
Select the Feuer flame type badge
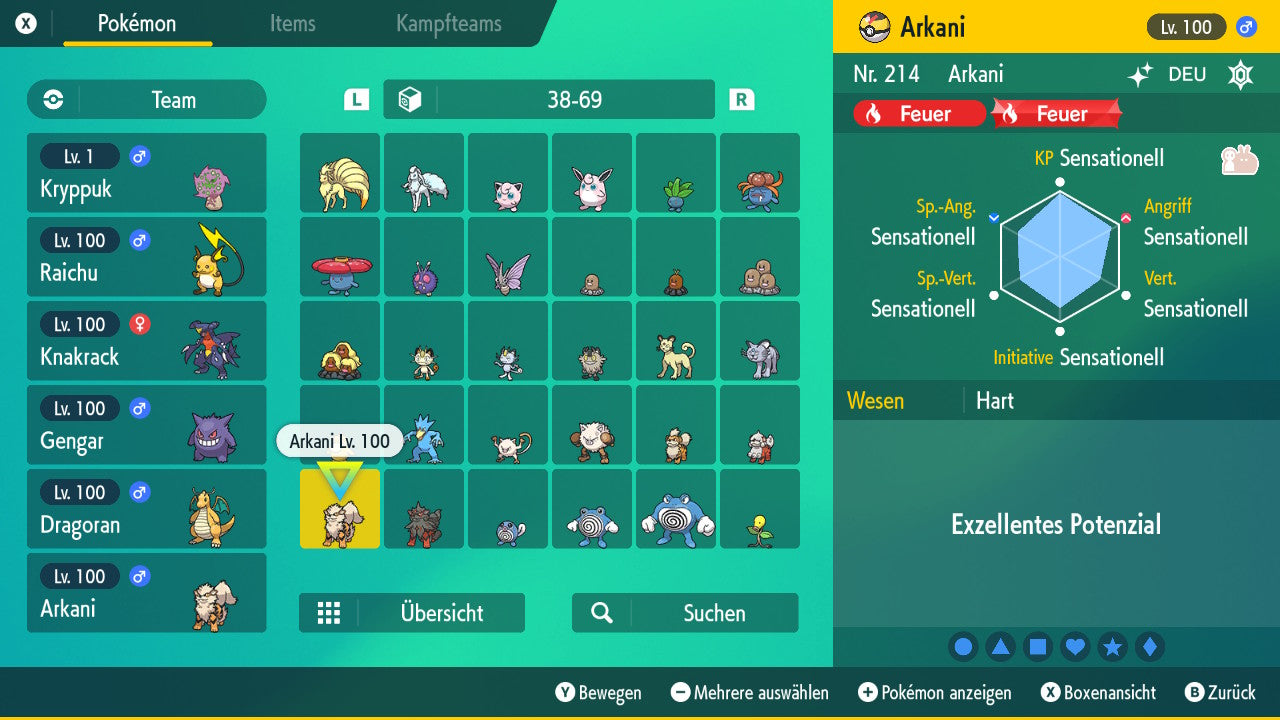point(916,113)
